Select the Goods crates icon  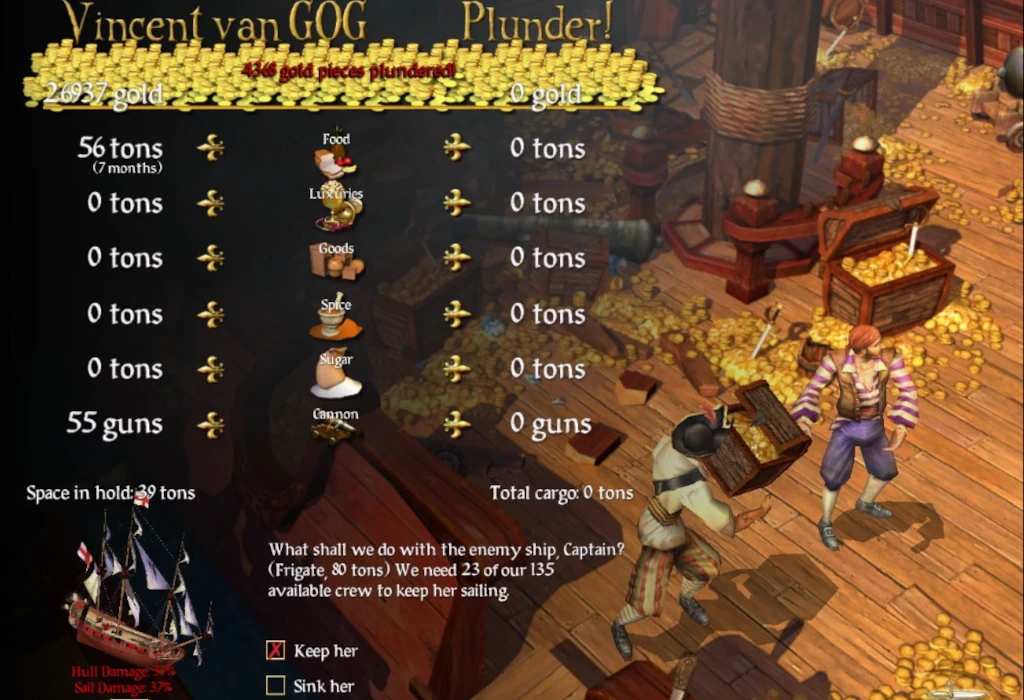click(x=336, y=266)
